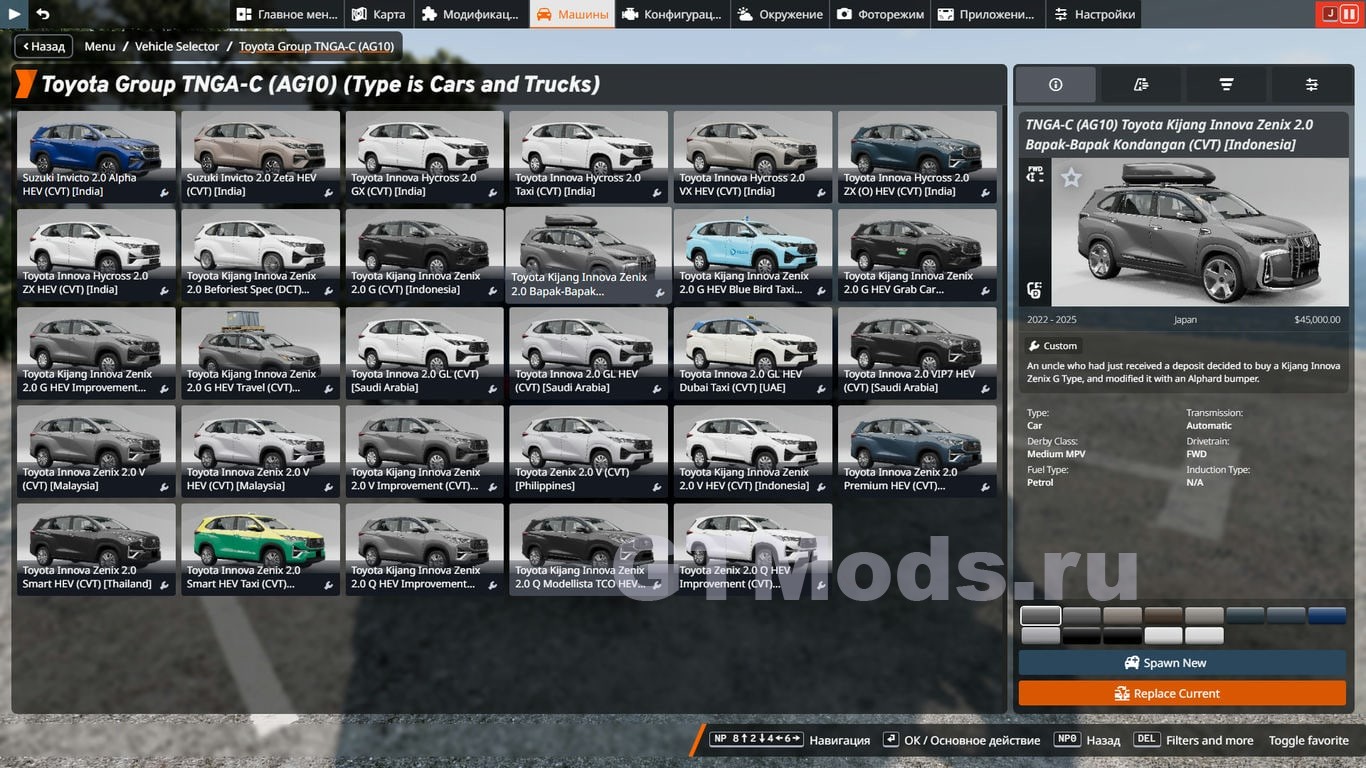Open the info tab in the details panel
1366x768 pixels.
[x=1055, y=85]
